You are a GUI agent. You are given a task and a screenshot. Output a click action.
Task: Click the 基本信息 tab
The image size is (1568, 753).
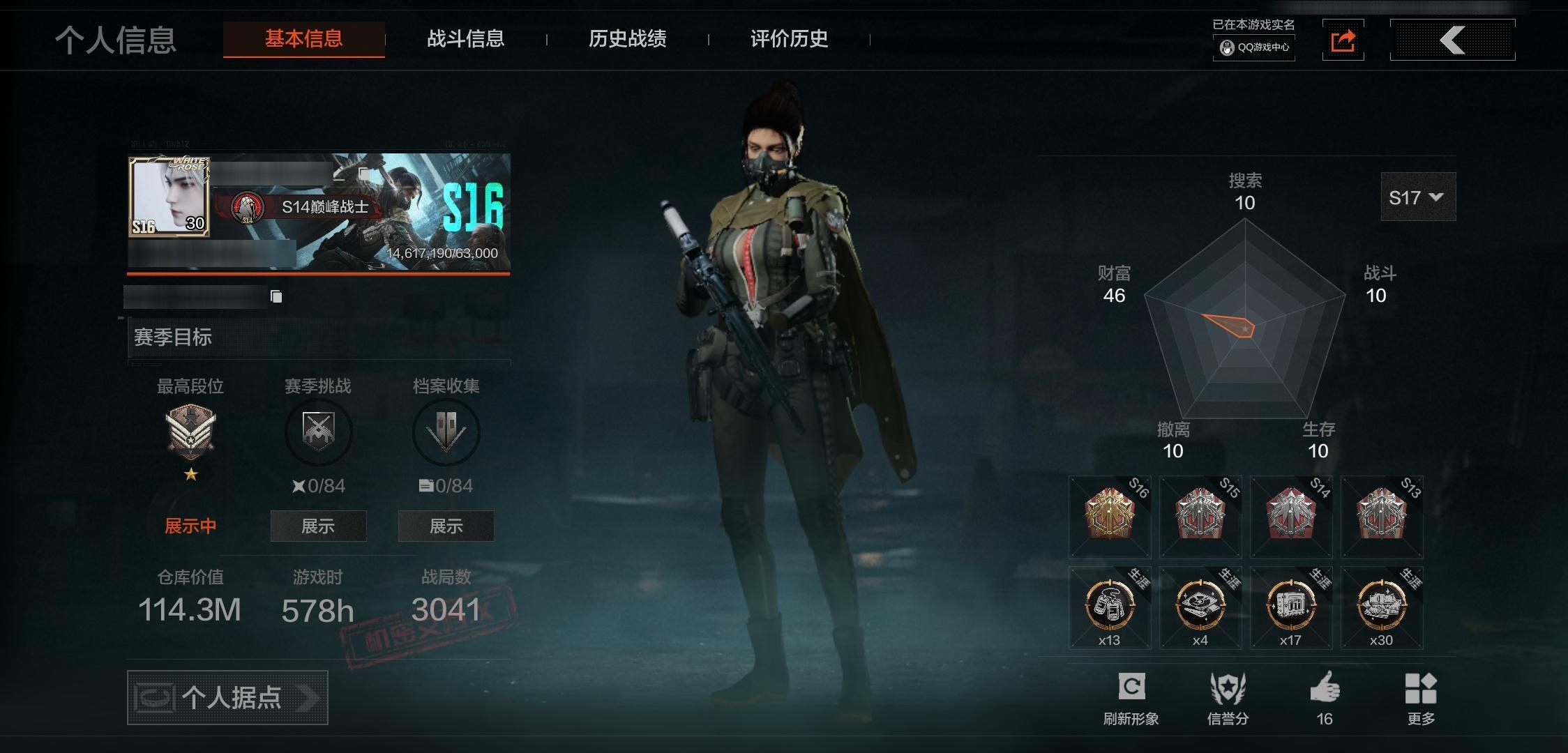[303, 39]
